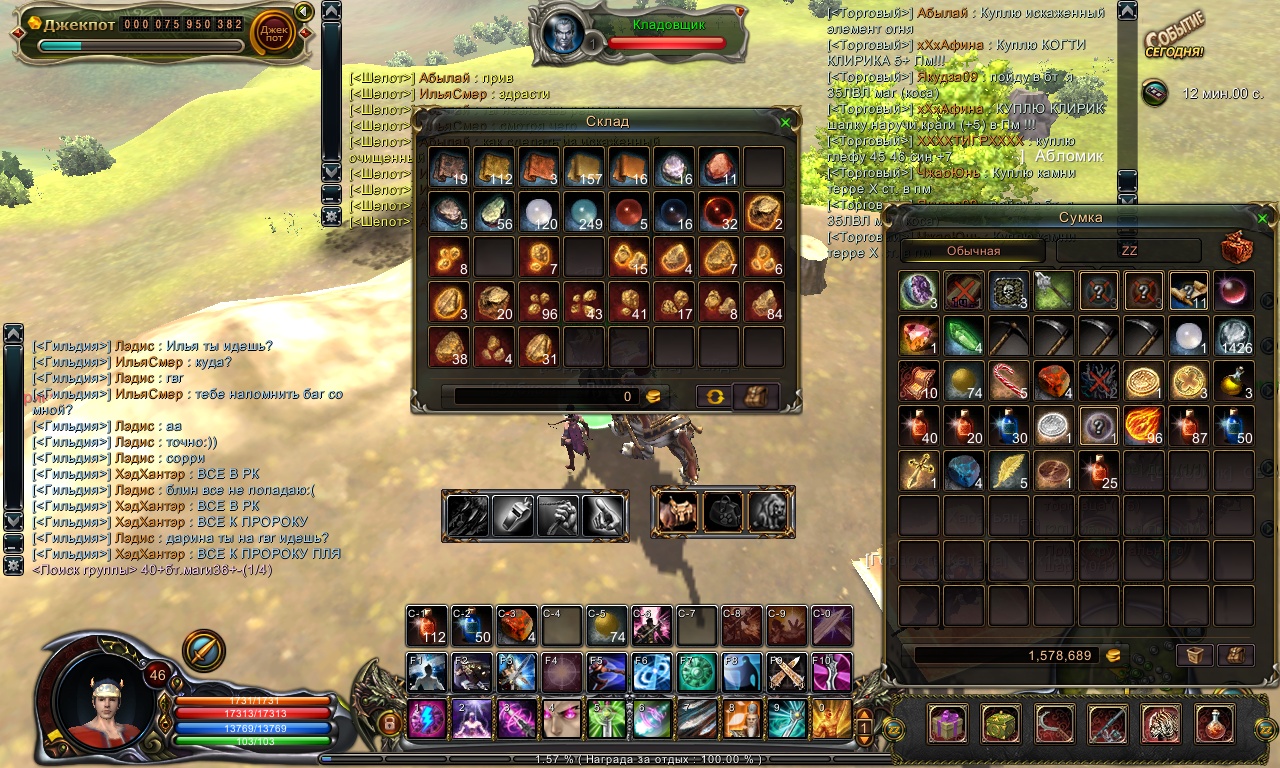Image resolution: width=1280 pixels, height=768 pixels.
Task: Click the warehouse sort arrows button
Action: click(x=712, y=396)
